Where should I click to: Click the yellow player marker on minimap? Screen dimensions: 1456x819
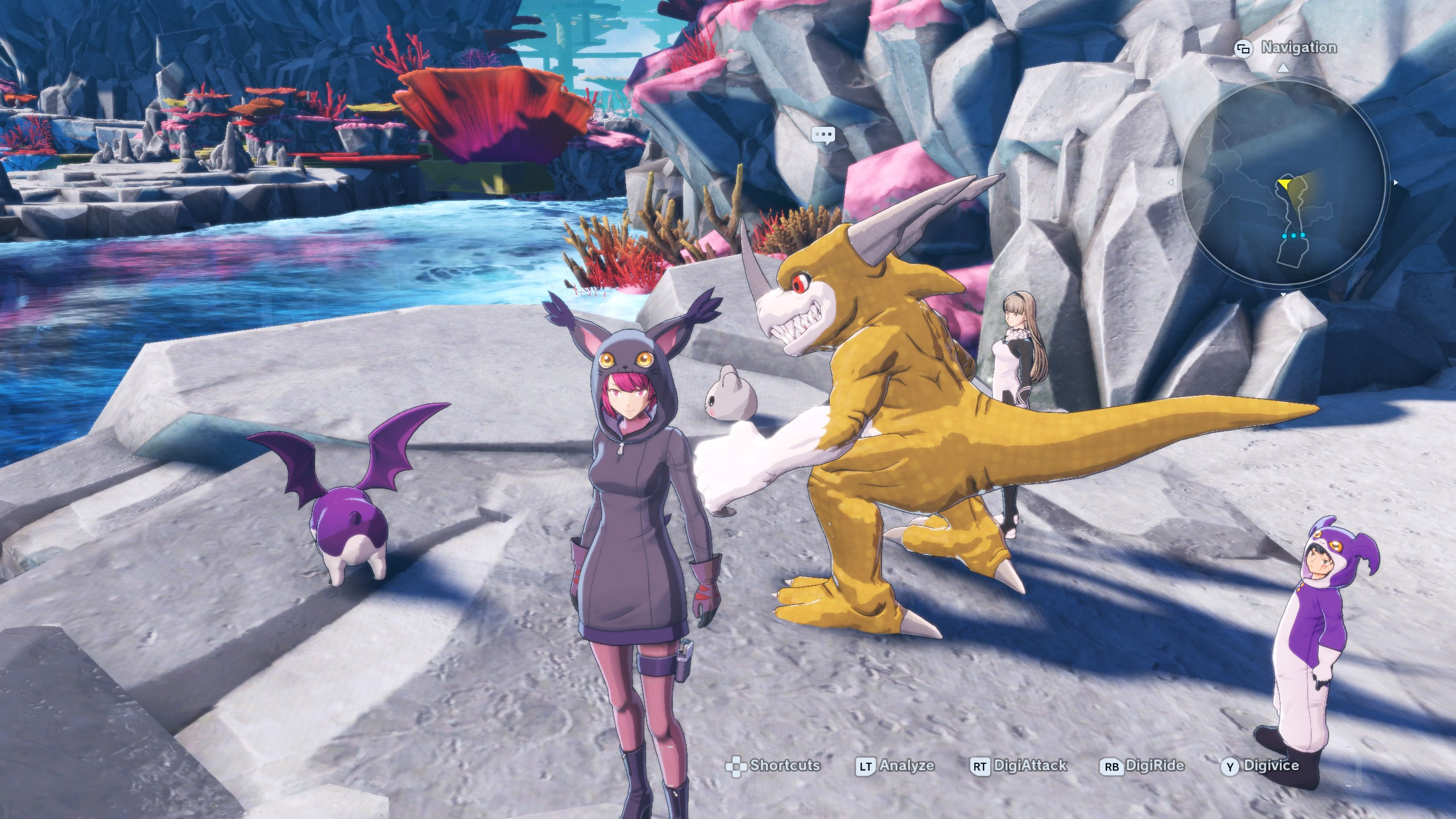(x=1285, y=184)
